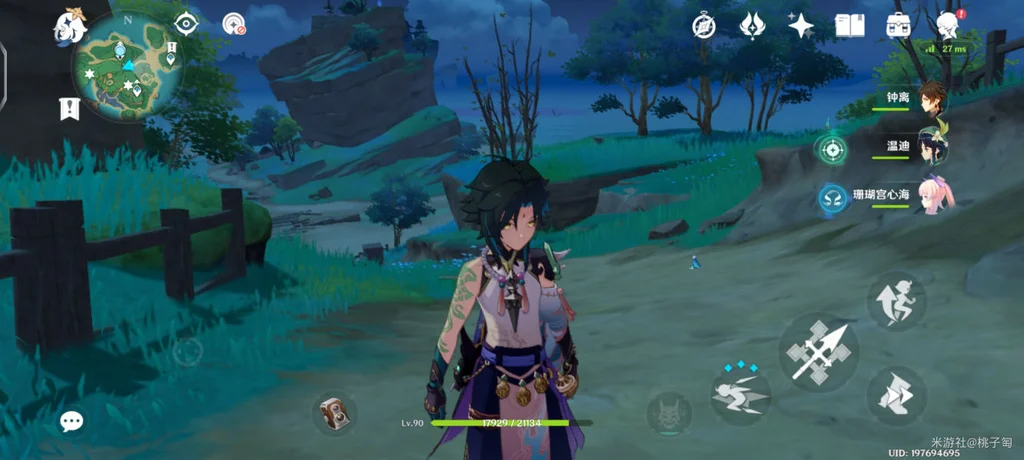The image size is (1024, 460).
Task: Tap the radar icon with the red badge
Action: tap(234, 24)
